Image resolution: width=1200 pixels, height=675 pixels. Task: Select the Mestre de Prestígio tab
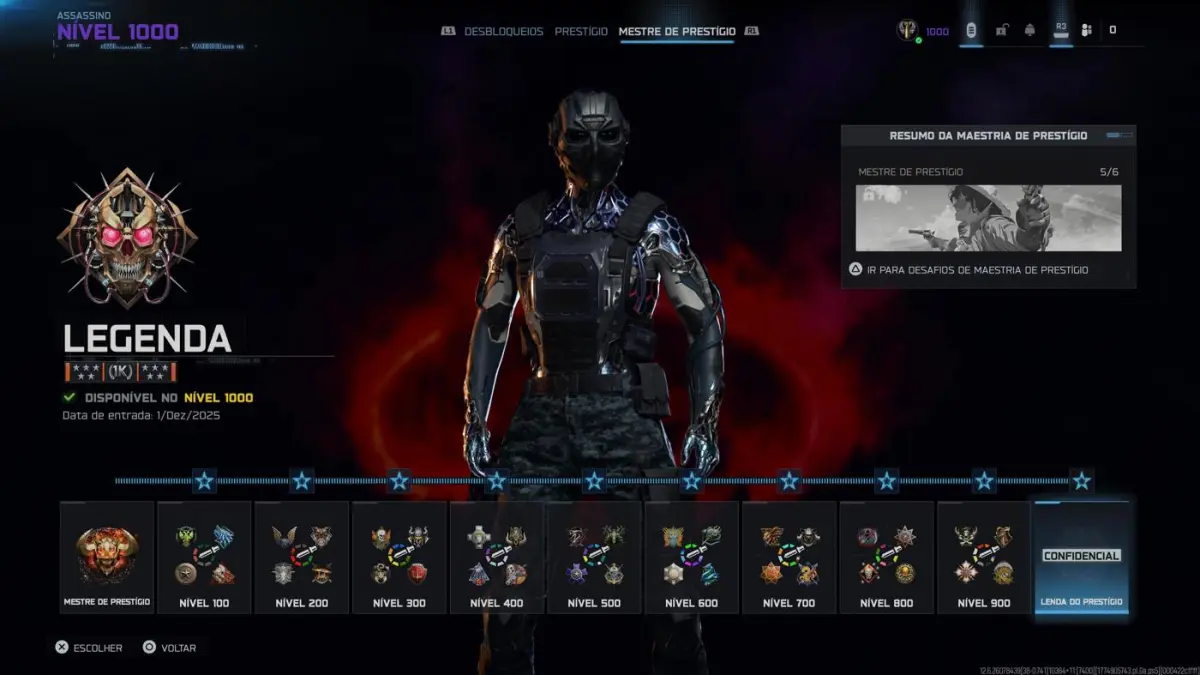[x=677, y=31]
